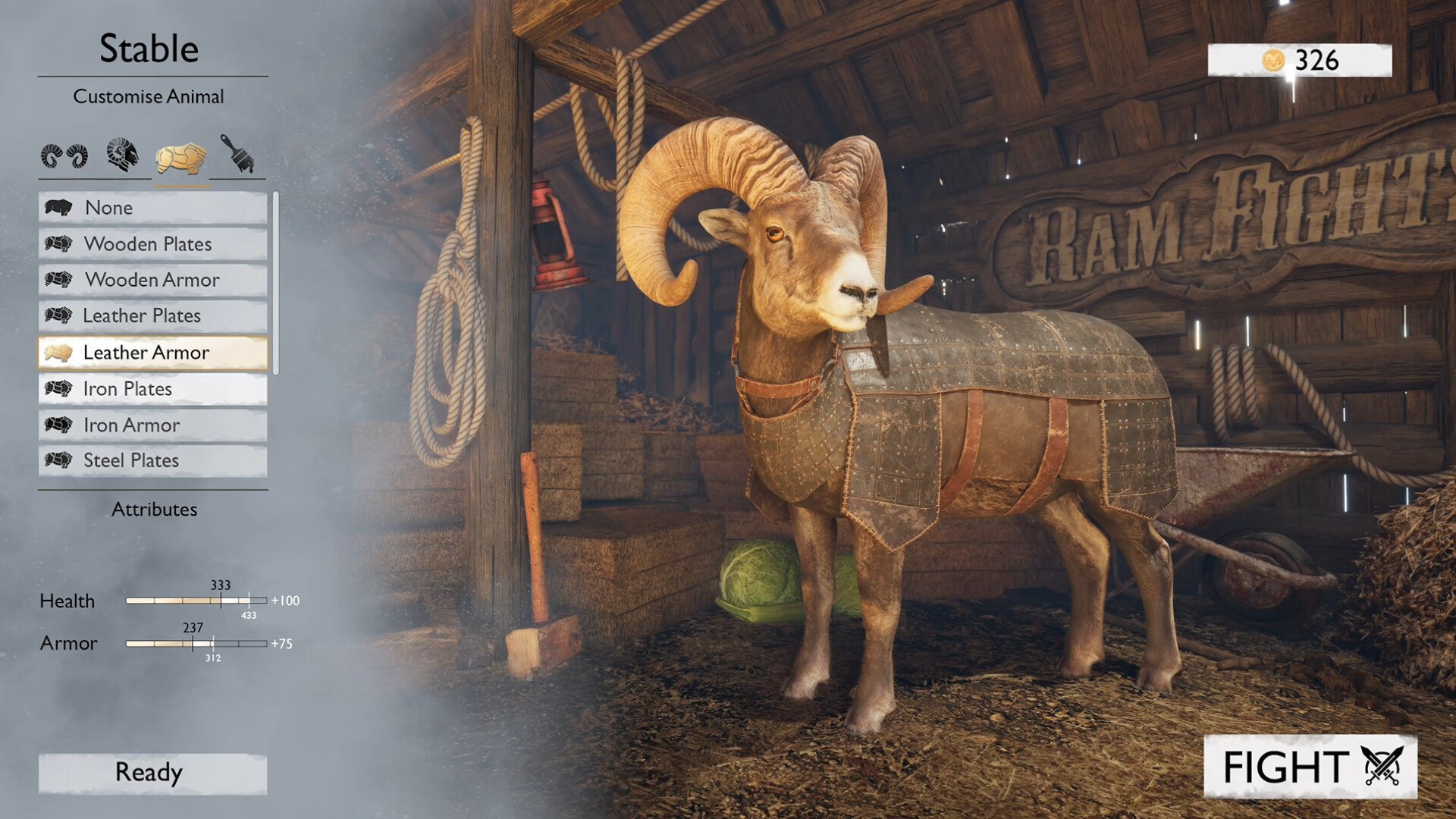
Task: Select the Leather Plates option
Action: [x=152, y=316]
